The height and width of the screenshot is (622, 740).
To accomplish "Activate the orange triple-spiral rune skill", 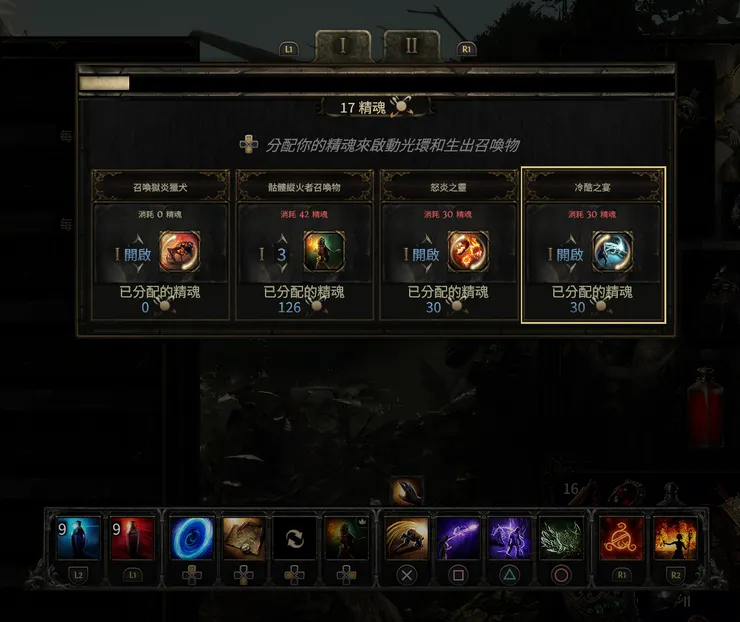I will tap(621, 539).
